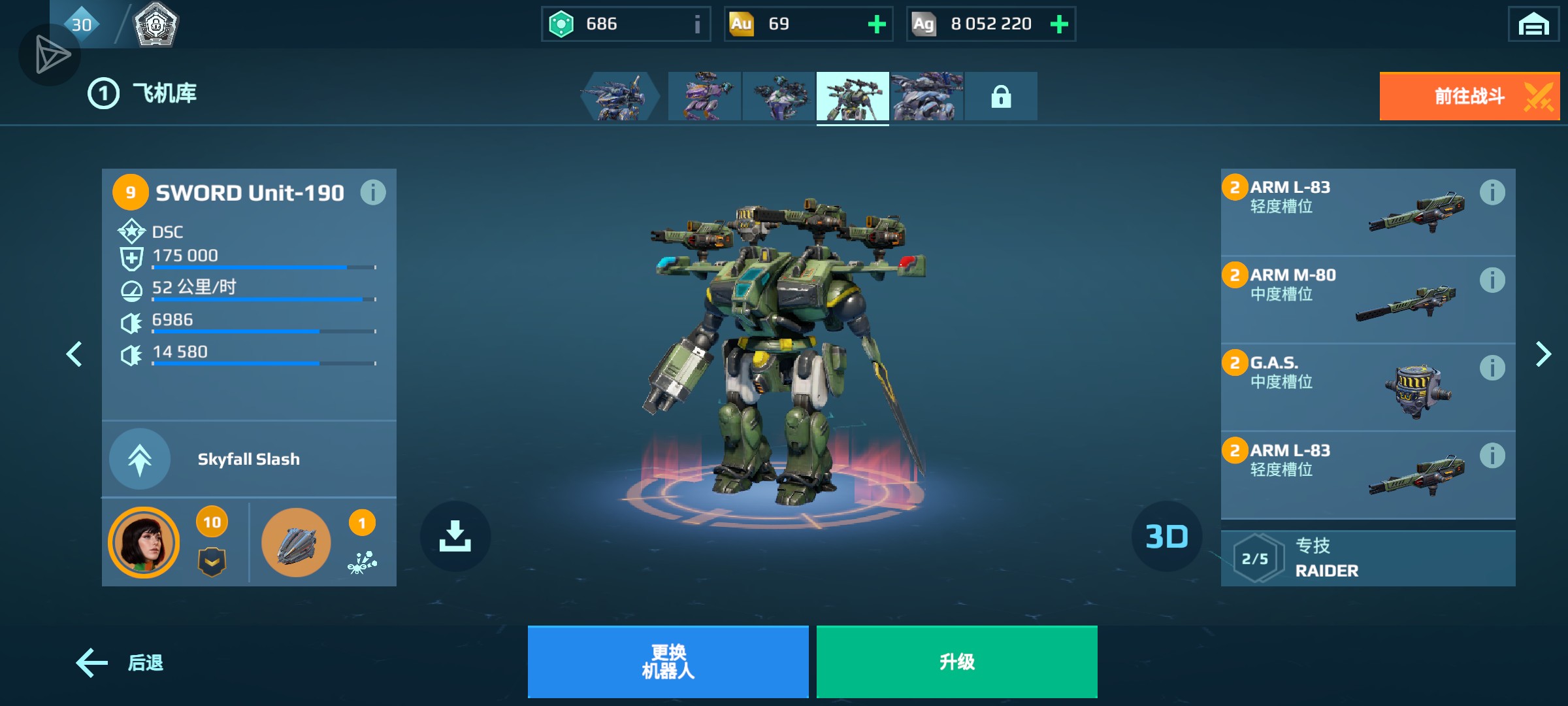Click the download icon button
Screen dimensions: 1568x706
(455, 536)
